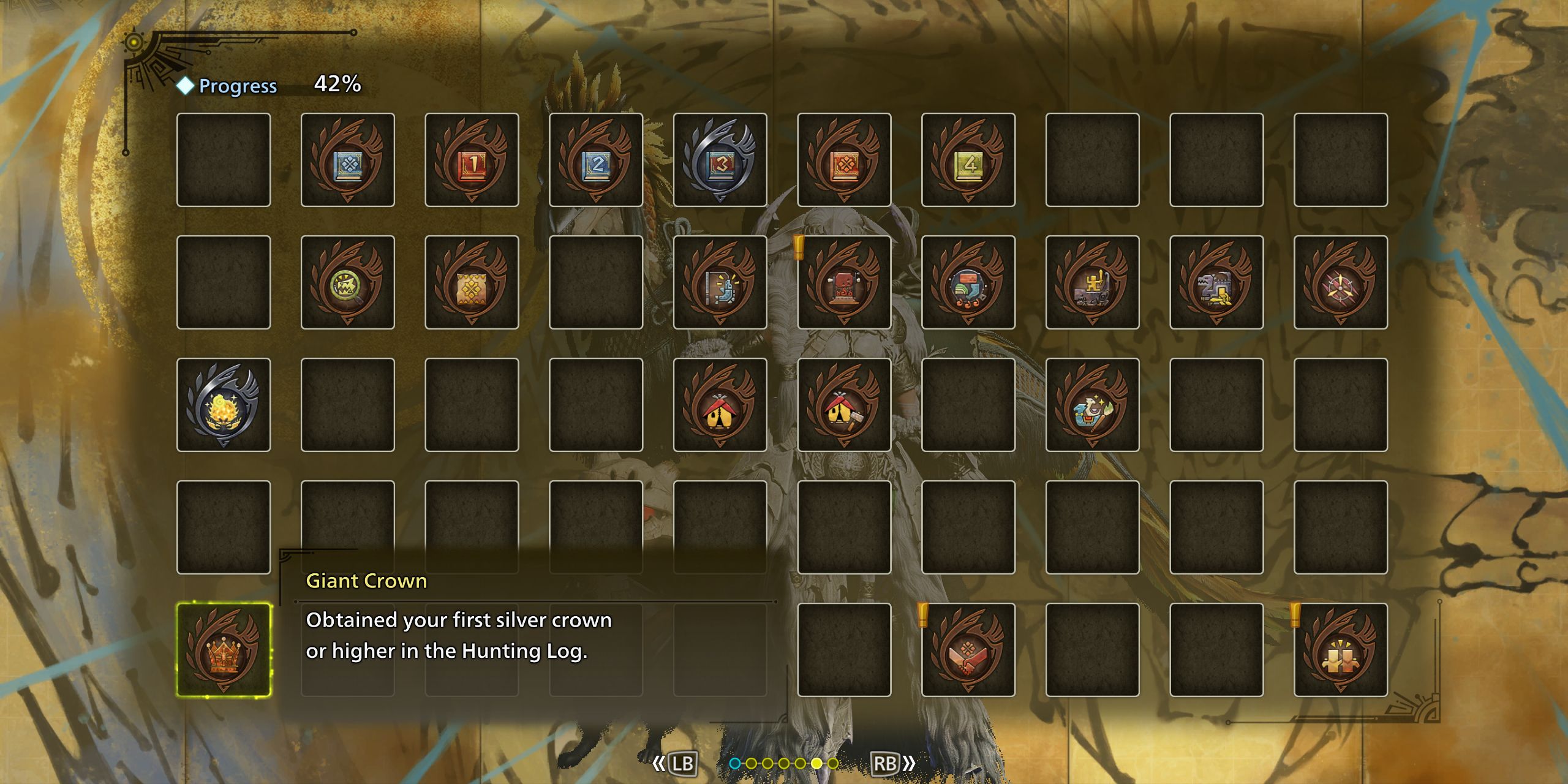Pick the pink pinwheel star medal

(x=1341, y=282)
